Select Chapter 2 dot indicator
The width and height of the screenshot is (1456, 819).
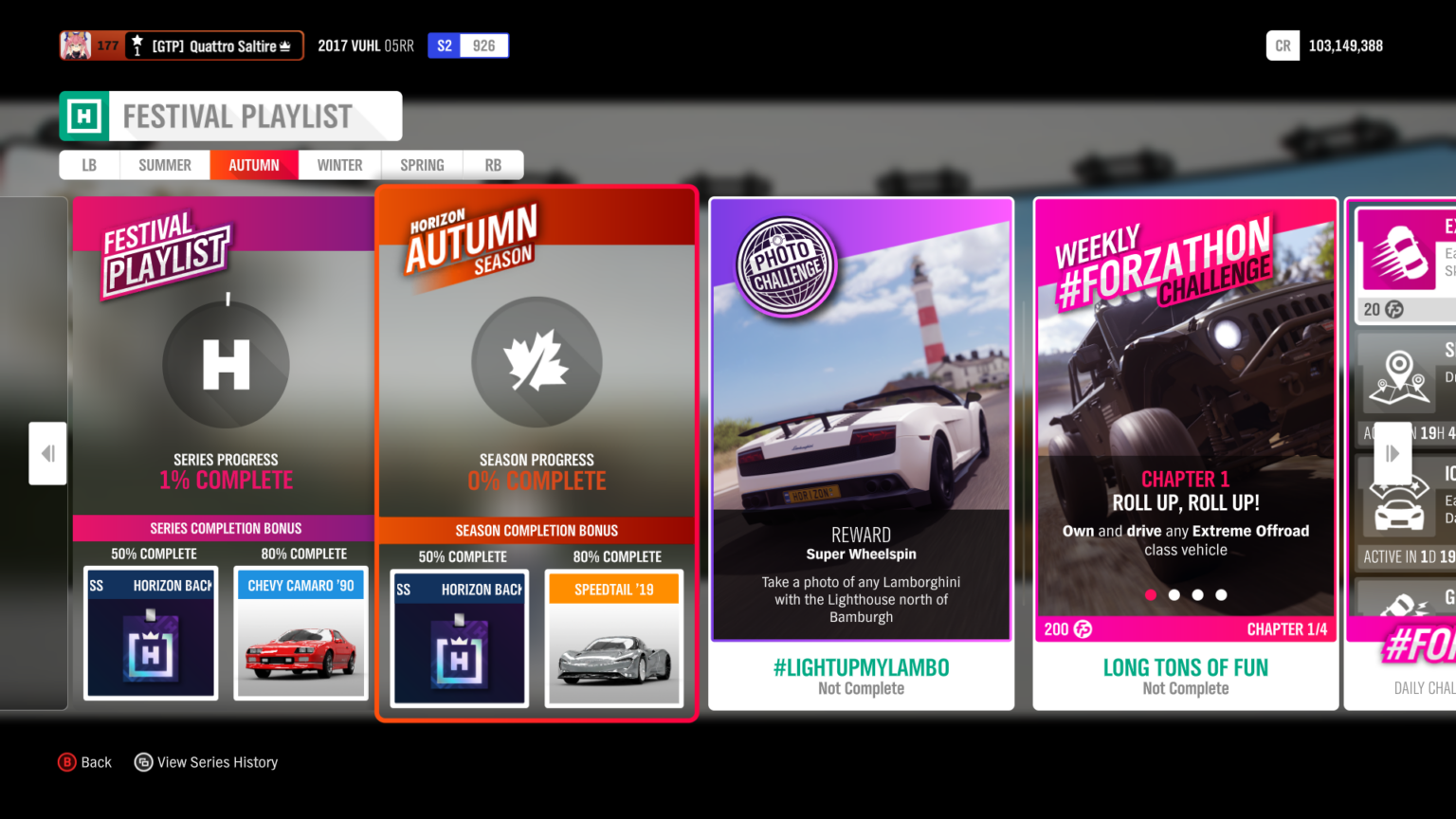(x=1174, y=595)
